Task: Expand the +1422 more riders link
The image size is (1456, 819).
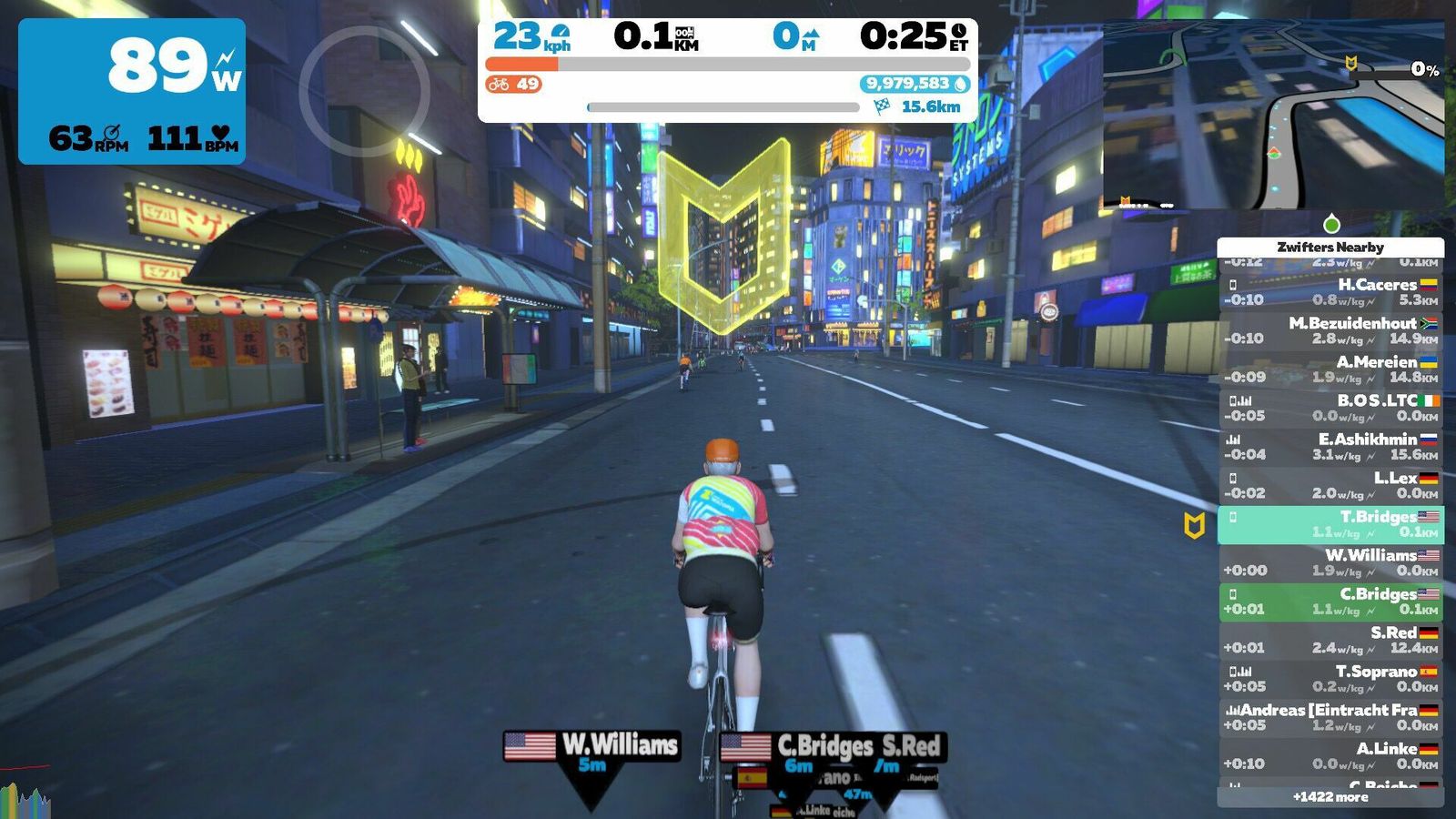Action: (x=1330, y=797)
